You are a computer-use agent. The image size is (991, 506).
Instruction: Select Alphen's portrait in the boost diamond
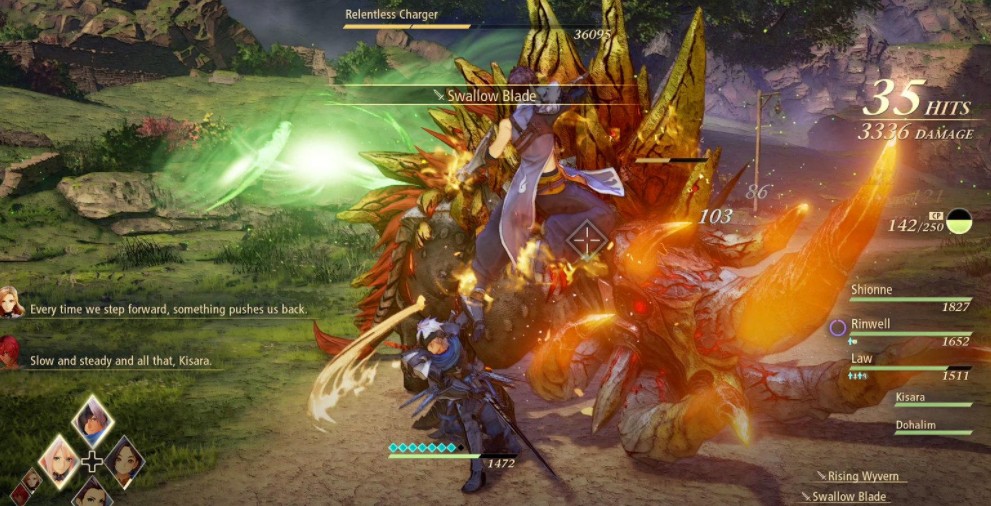(x=93, y=420)
